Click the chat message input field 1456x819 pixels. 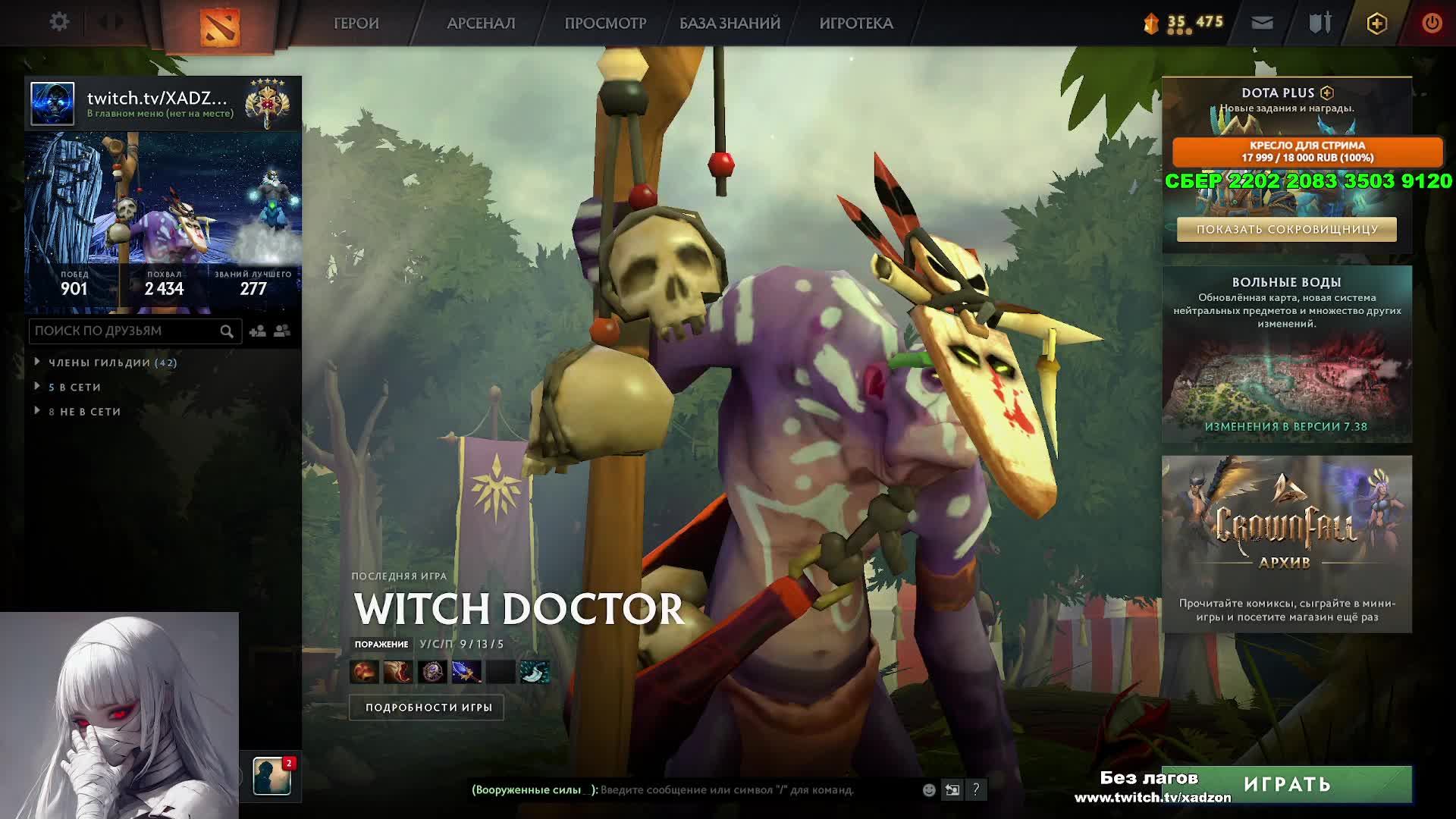[728, 790]
